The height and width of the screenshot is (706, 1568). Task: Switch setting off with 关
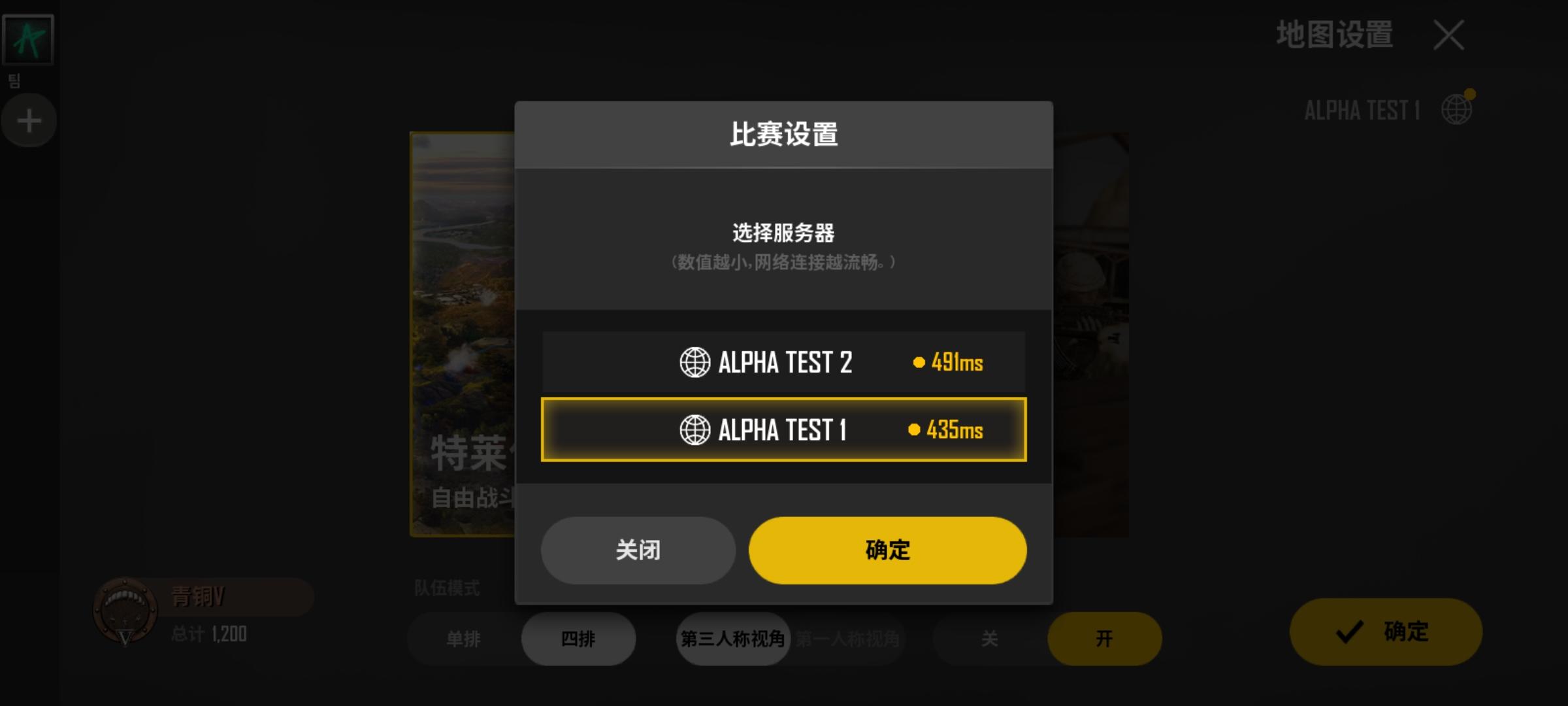click(990, 639)
